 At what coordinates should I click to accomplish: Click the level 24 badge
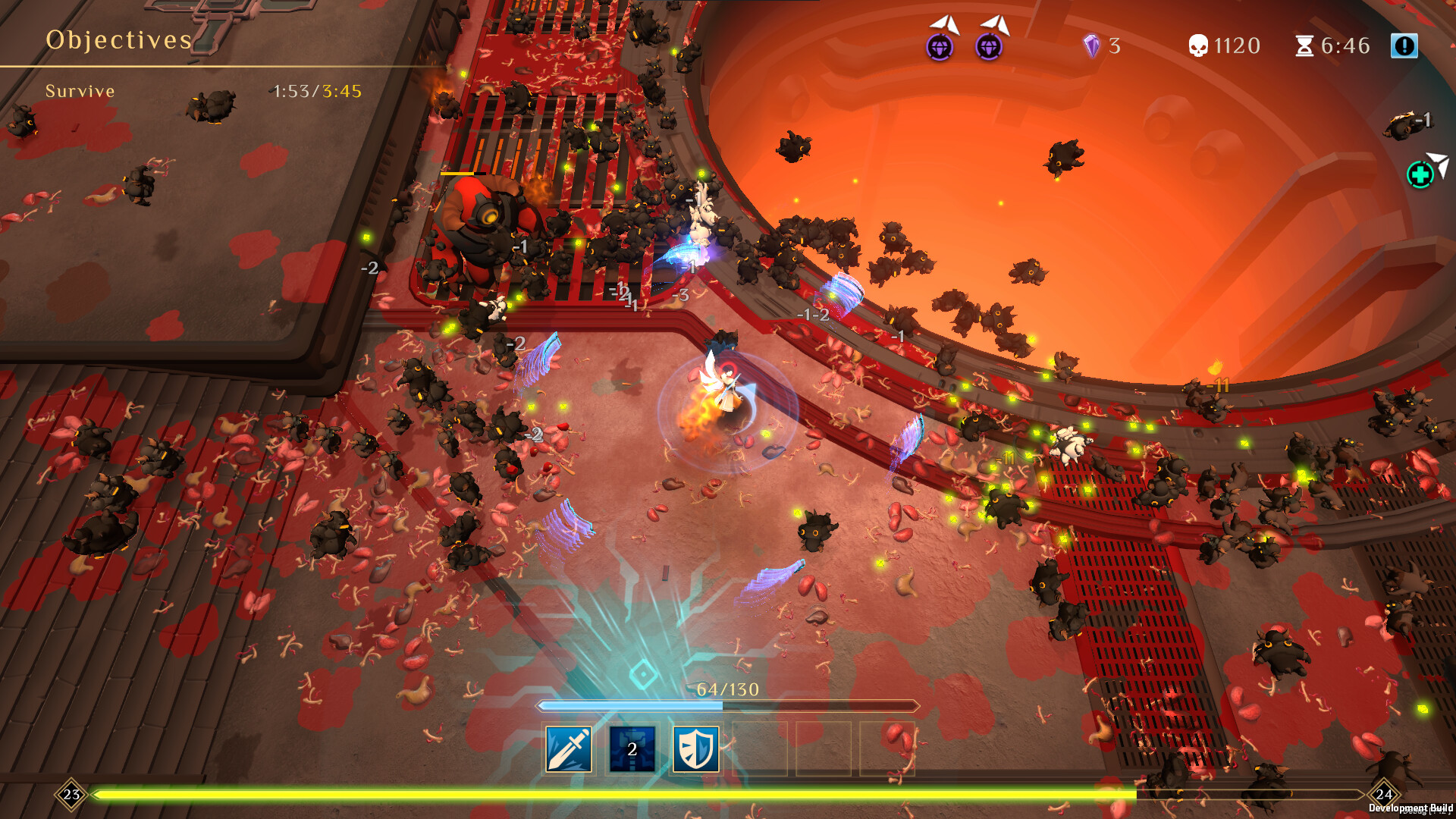(x=1385, y=793)
